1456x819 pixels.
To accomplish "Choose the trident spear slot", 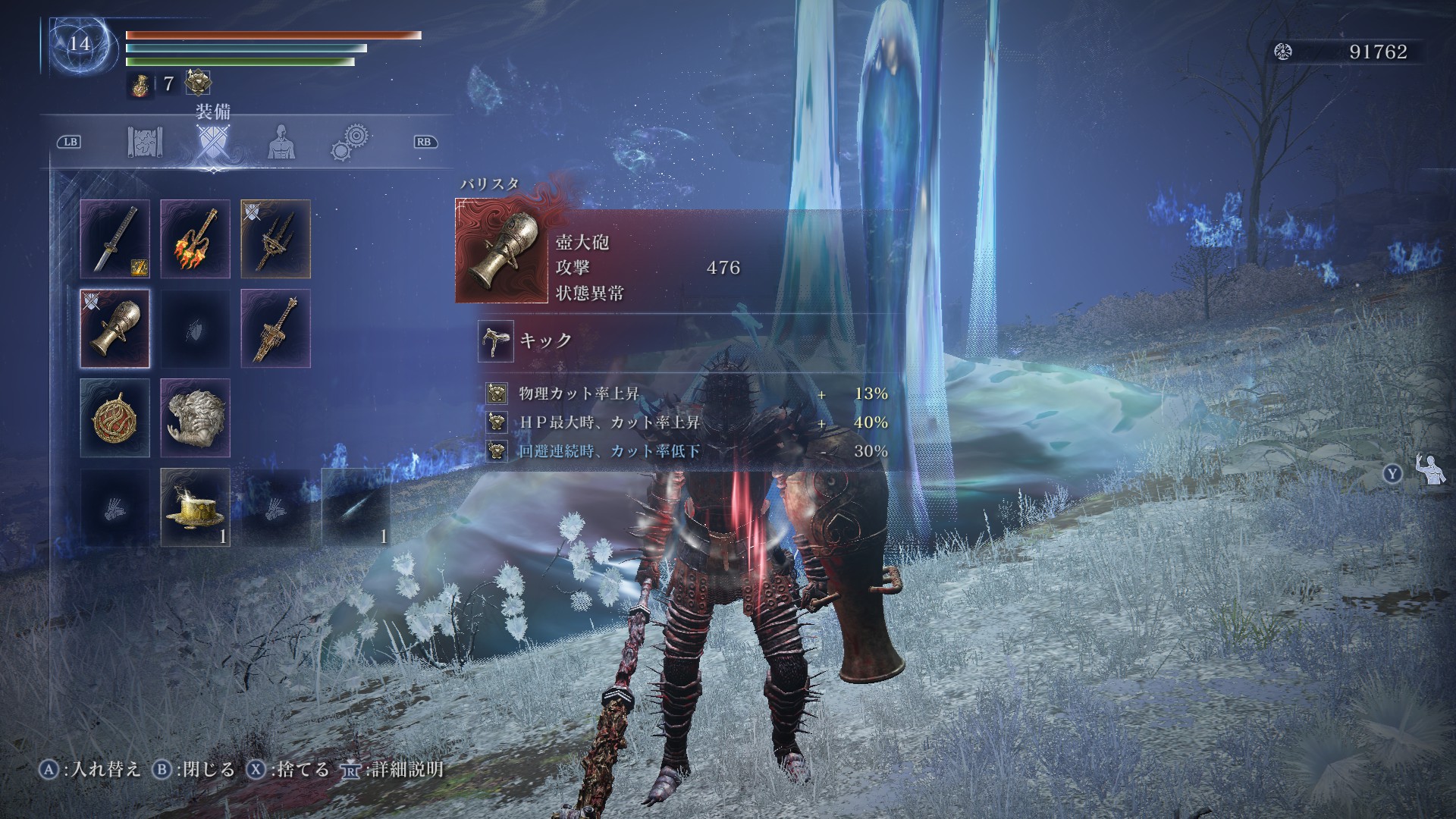I will tap(275, 239).
